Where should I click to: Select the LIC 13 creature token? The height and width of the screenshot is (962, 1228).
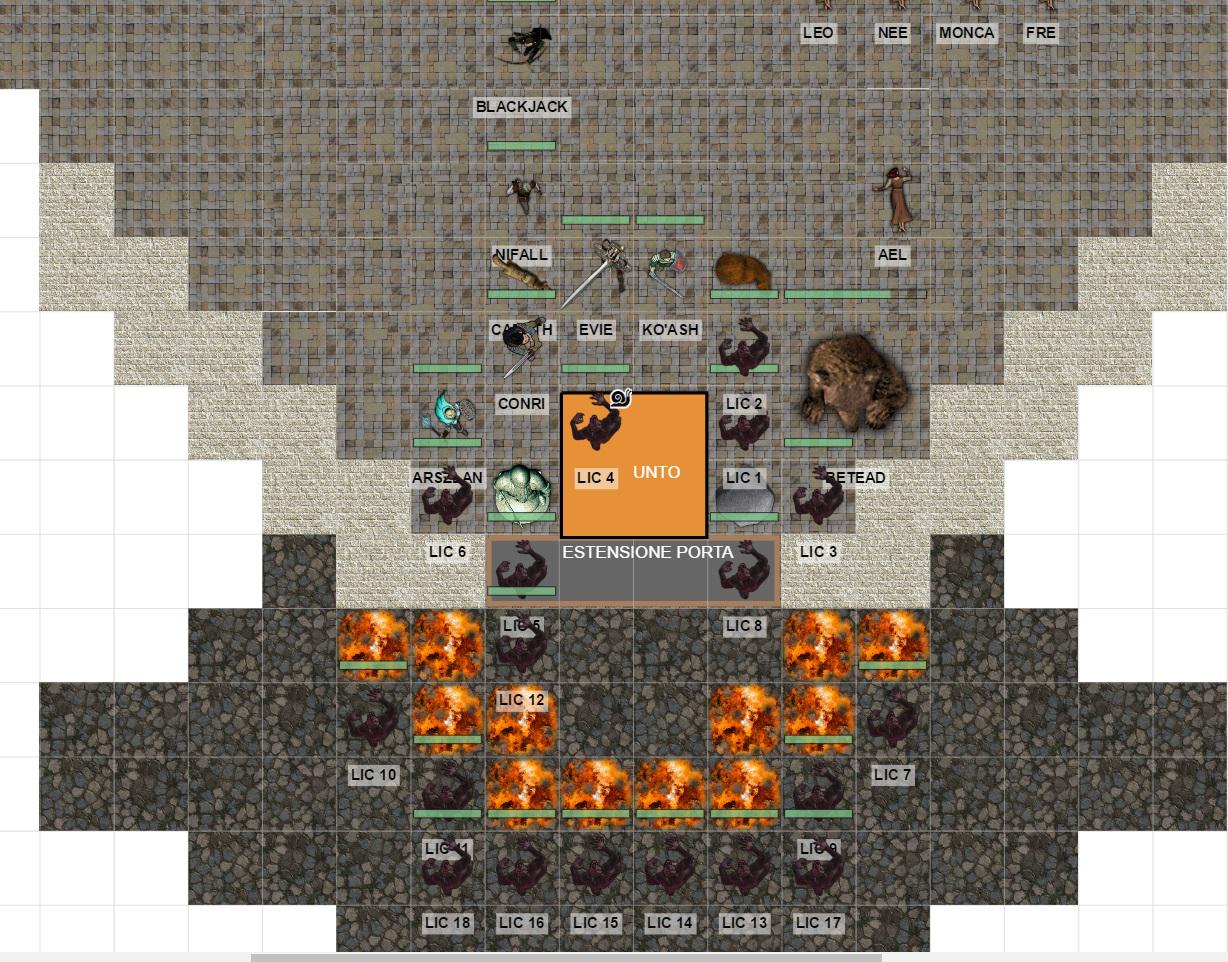click(744, 868)
